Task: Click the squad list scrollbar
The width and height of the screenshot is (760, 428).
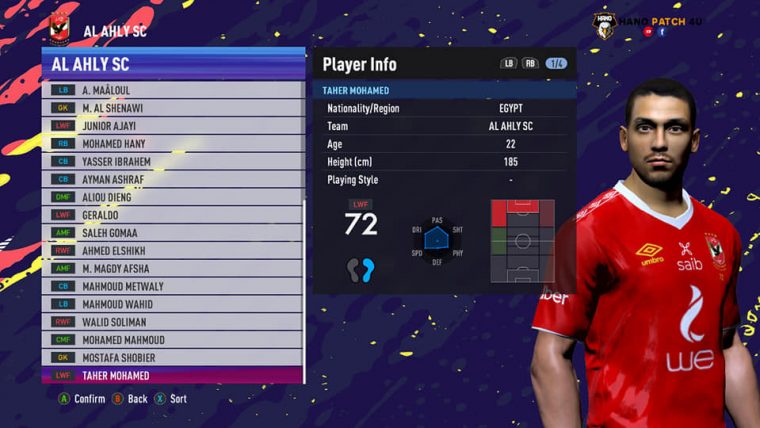Action: [x=304, y=280]
